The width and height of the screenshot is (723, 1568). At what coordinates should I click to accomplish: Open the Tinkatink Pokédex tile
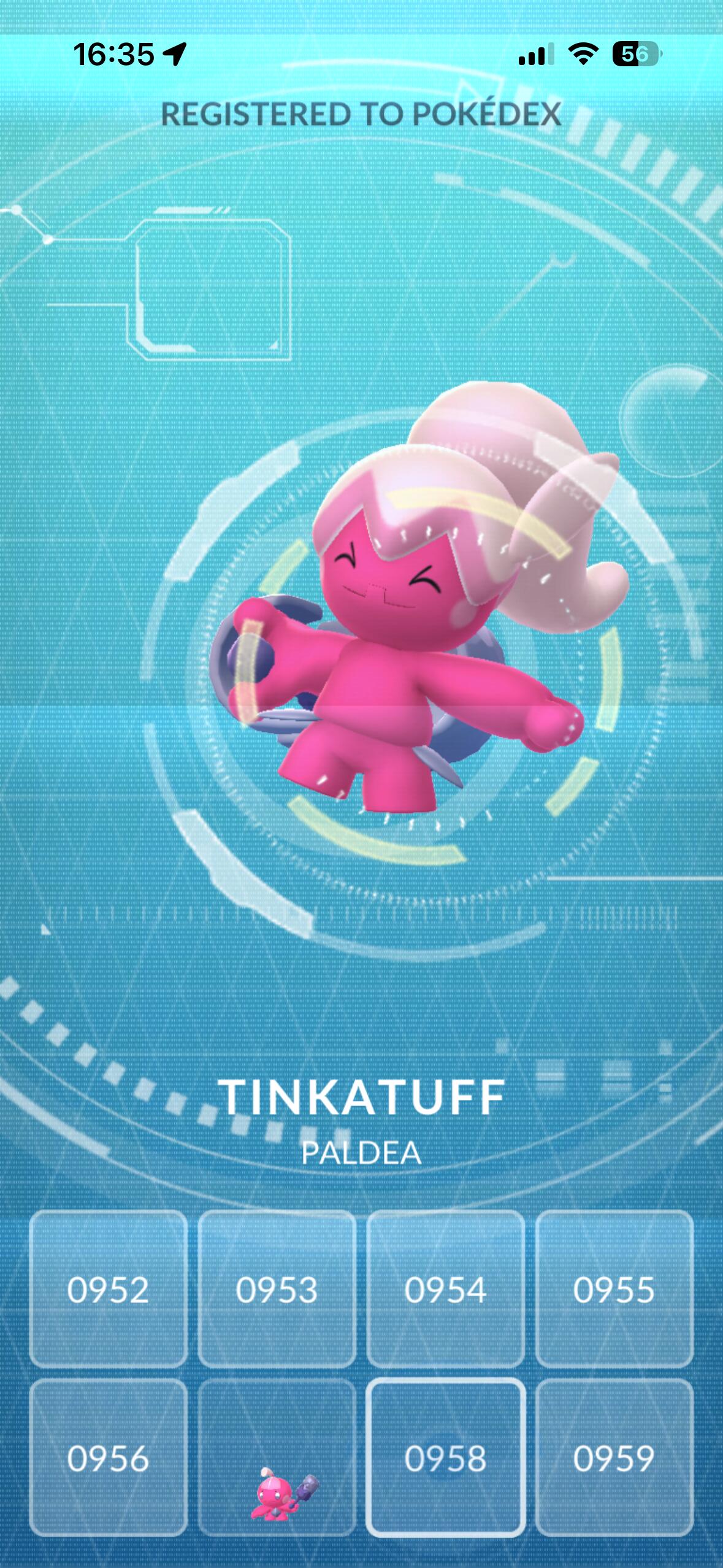[x=277, y=1458]
